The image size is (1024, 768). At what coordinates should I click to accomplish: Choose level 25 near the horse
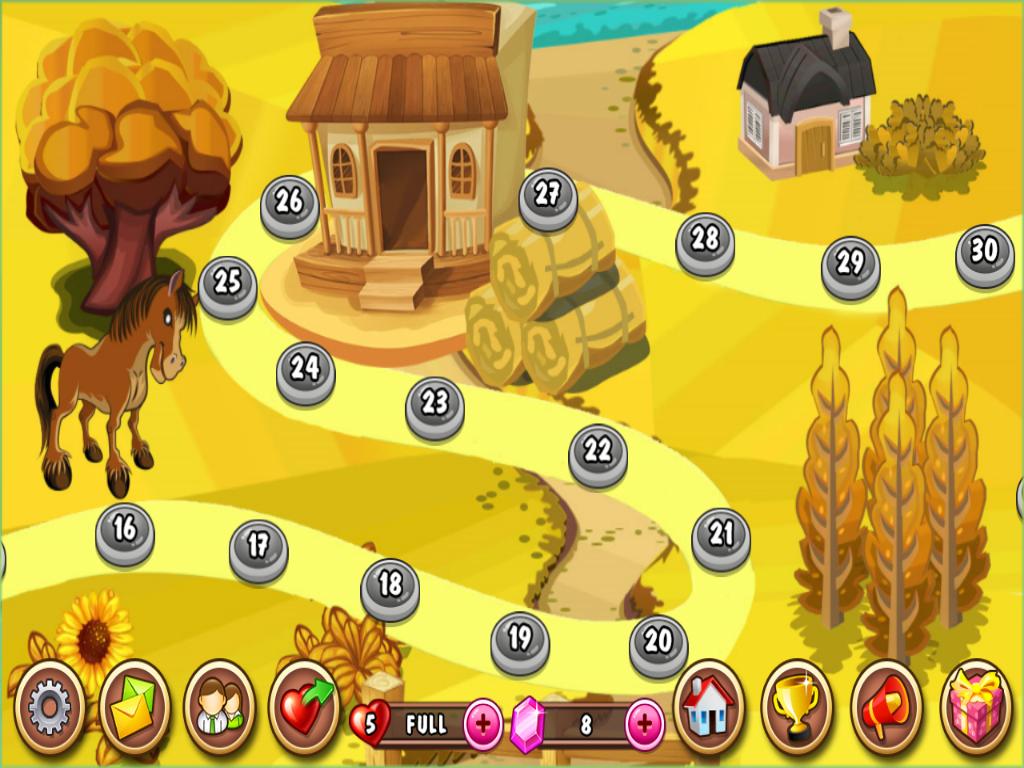[x=228, y=286]
